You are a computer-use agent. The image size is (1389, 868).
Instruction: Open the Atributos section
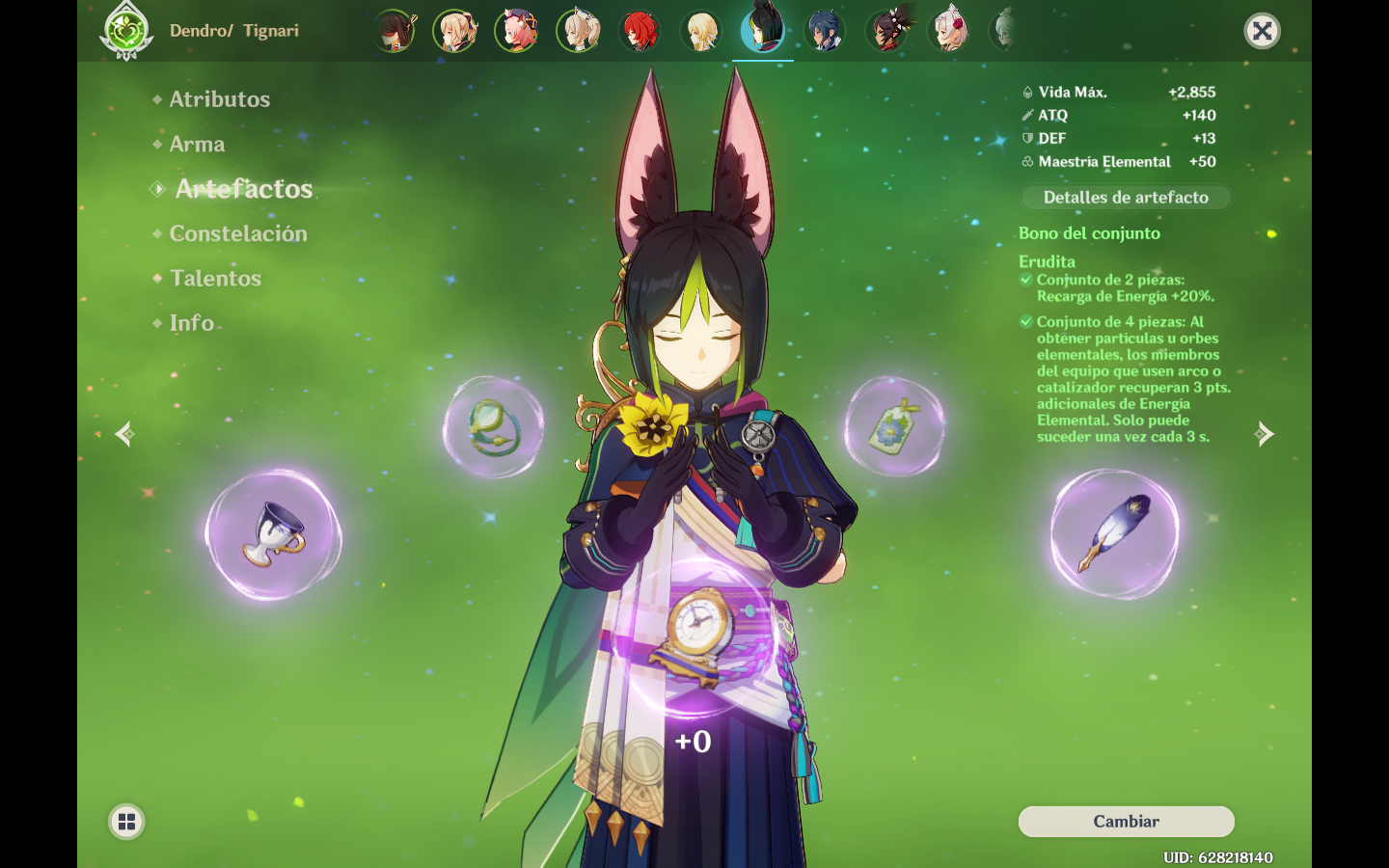(219, 99)
